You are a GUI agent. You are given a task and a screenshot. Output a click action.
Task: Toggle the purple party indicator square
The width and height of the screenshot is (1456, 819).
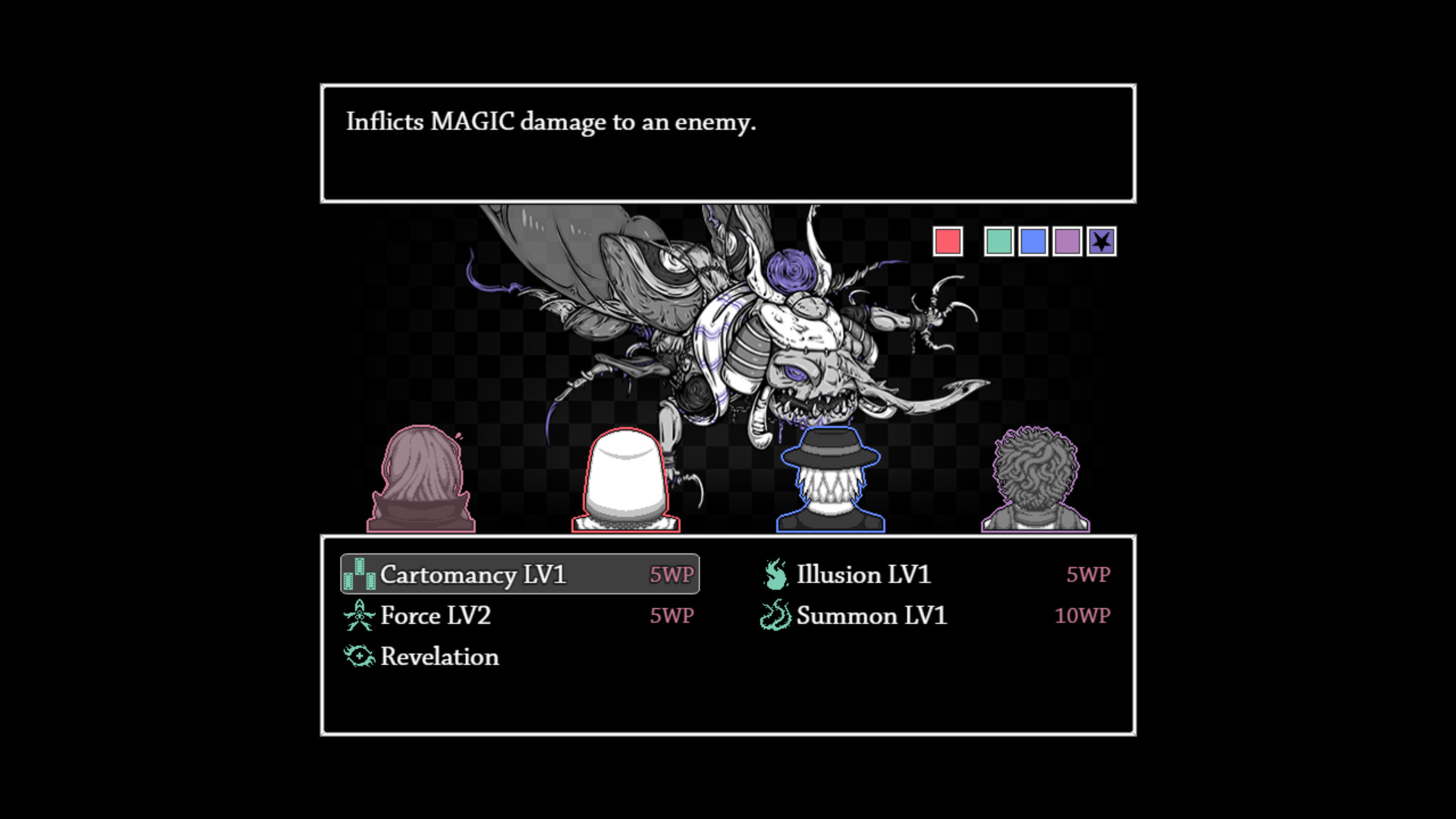click(1068, 241)
